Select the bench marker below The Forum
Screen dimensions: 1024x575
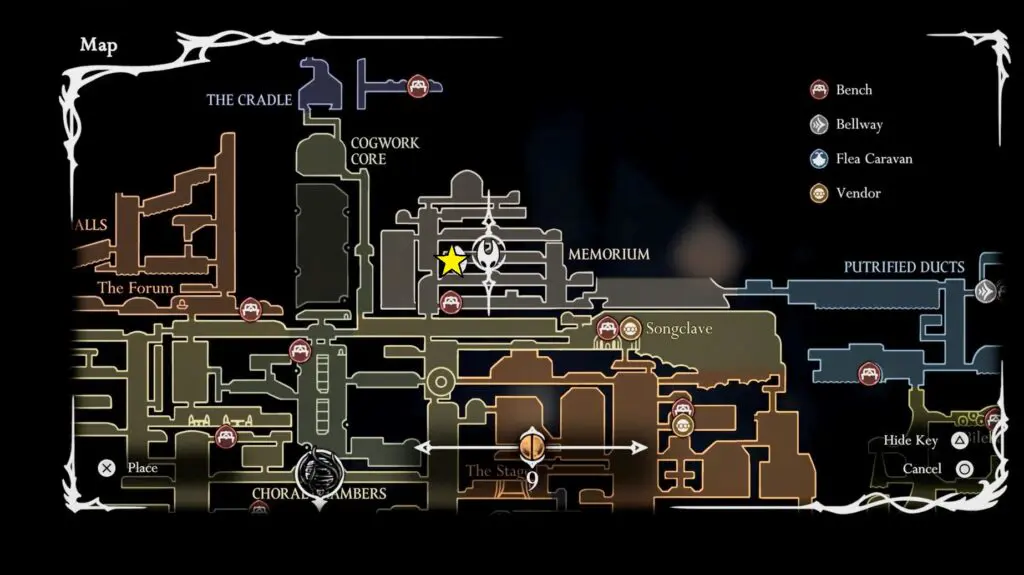point(250,309)
